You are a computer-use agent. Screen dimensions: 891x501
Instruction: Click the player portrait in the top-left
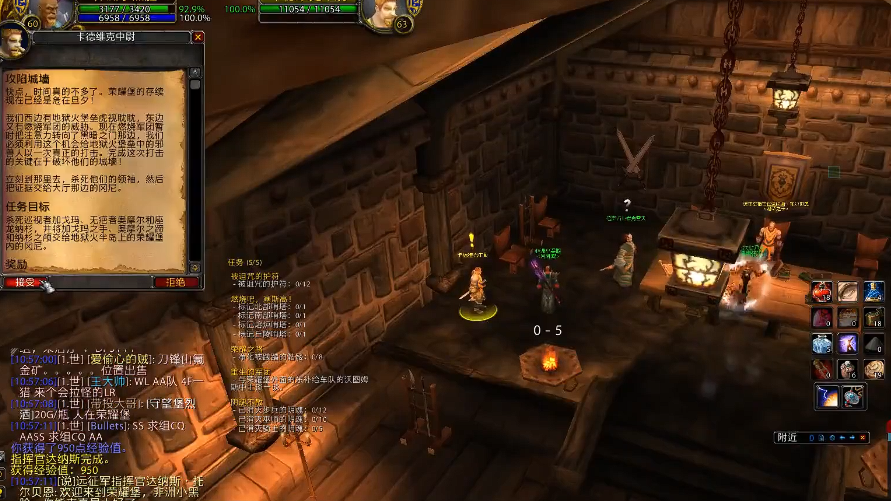pos(58,12)
